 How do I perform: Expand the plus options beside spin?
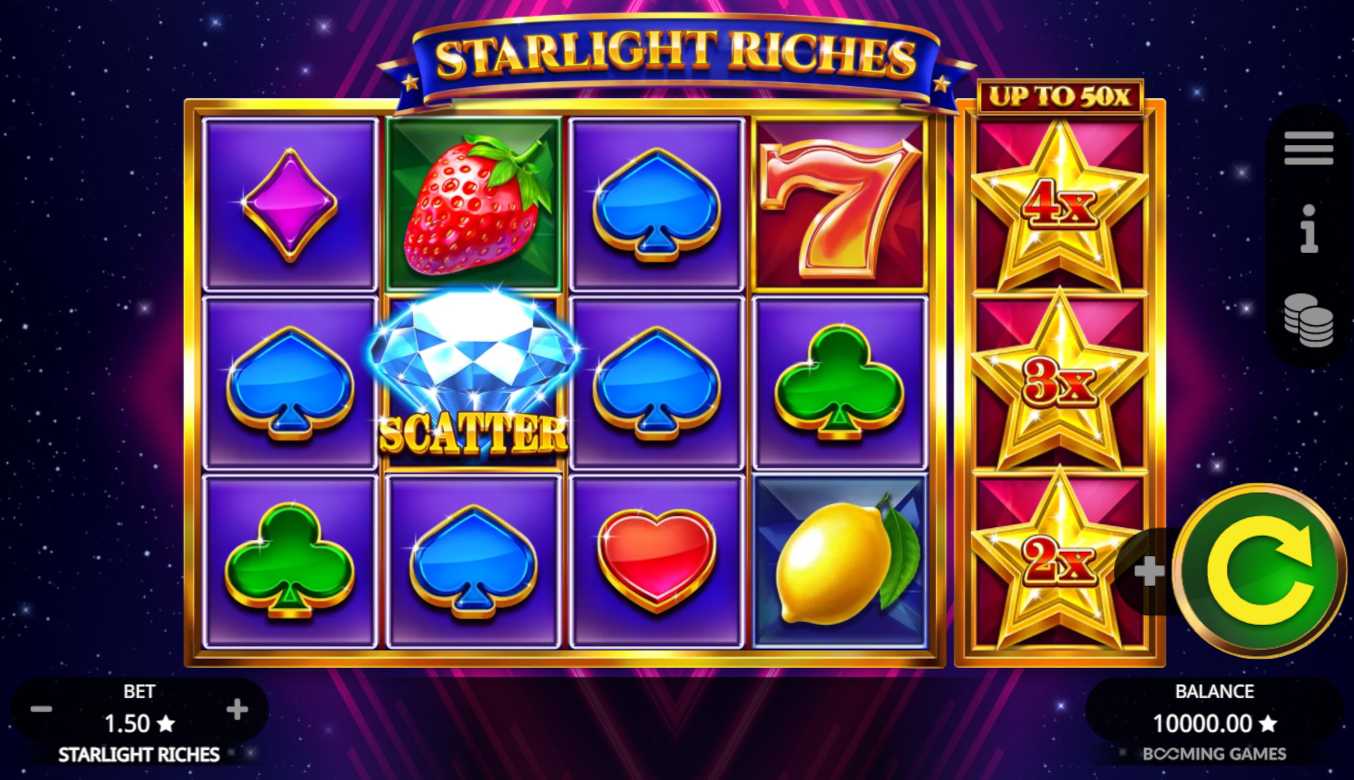(x=1149, y=571)
